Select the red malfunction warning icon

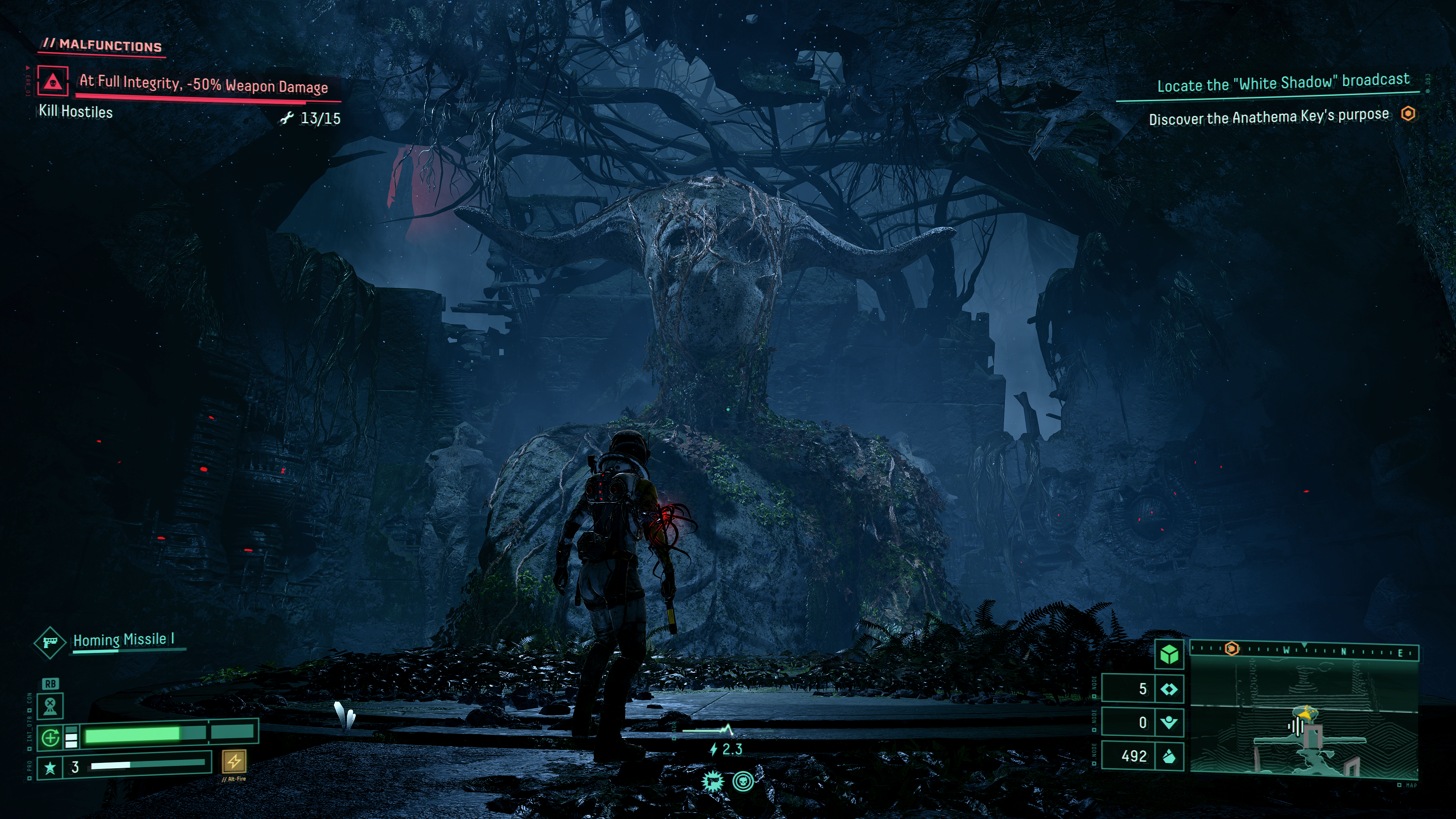point(53,81)
